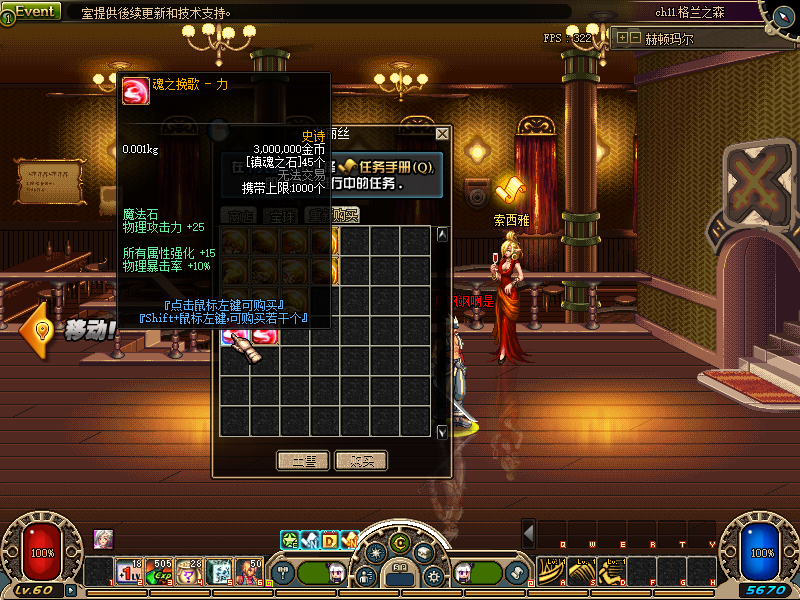Use the mystery pot item in quickslot
The width and height of the screenshot is (800, 600).
coord(189,572)
